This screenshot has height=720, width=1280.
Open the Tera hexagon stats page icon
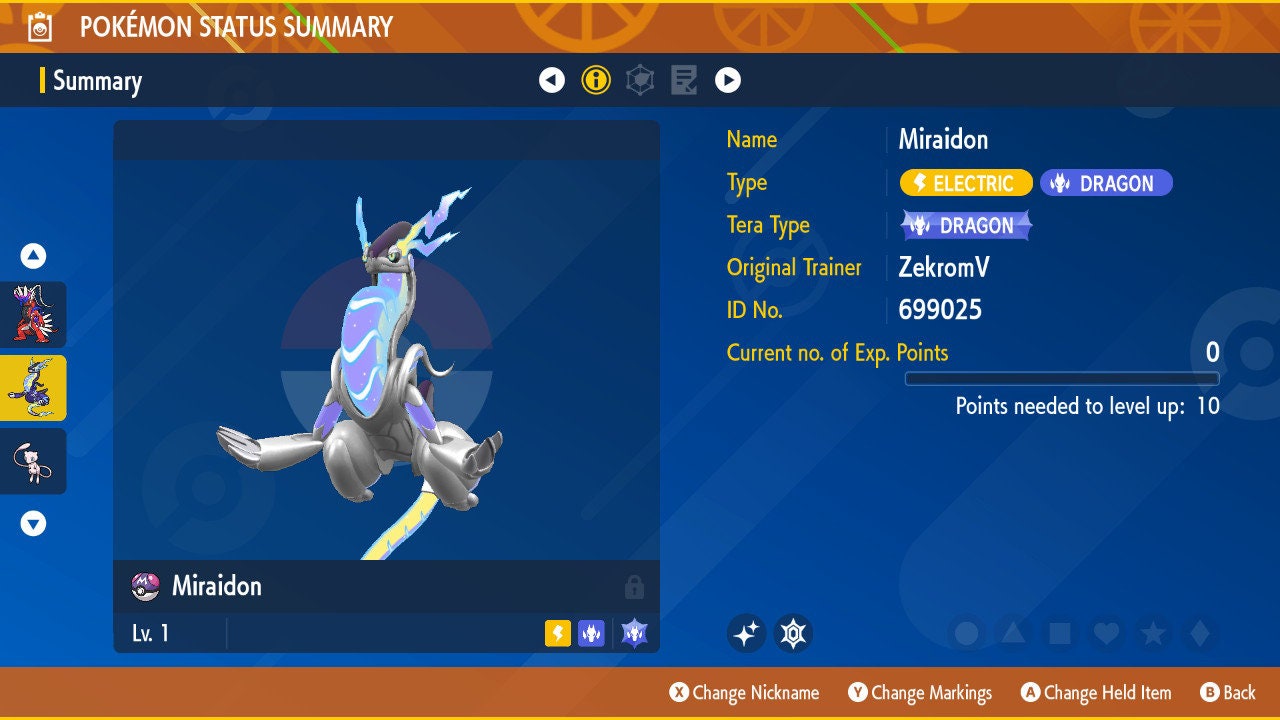[639, 79]
